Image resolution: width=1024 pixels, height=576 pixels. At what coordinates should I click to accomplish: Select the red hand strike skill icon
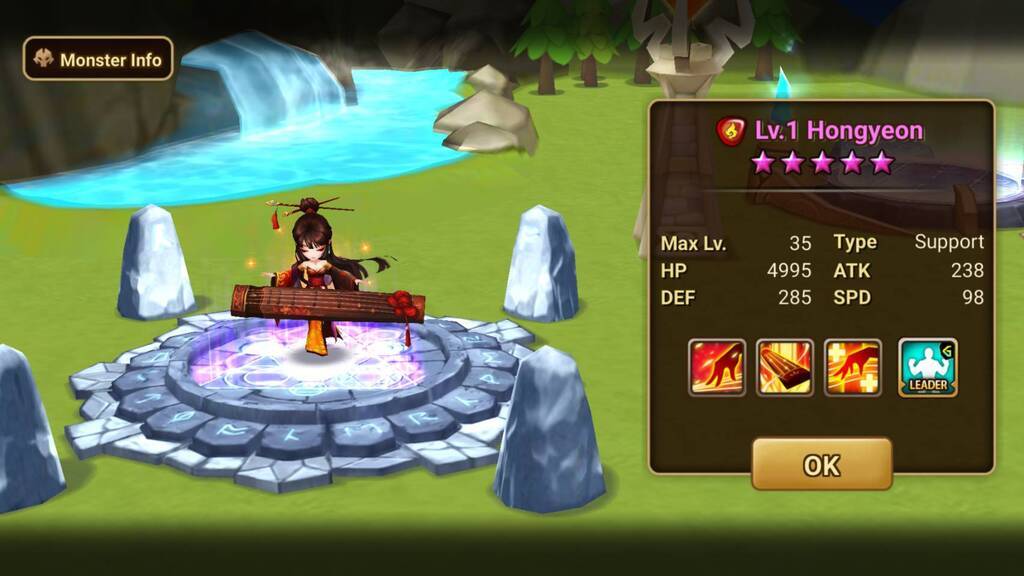[x=717, y=367]
